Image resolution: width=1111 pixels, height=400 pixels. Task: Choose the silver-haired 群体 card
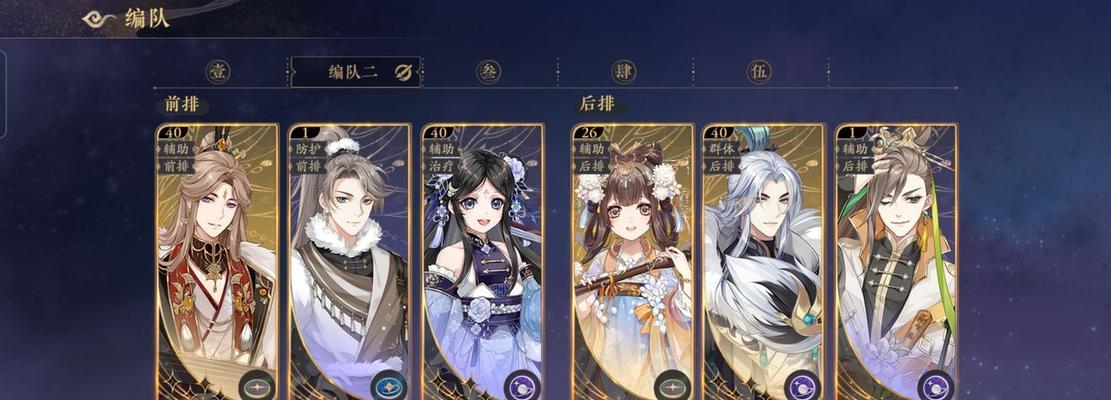pyautogui.click(x=764, y=260)
